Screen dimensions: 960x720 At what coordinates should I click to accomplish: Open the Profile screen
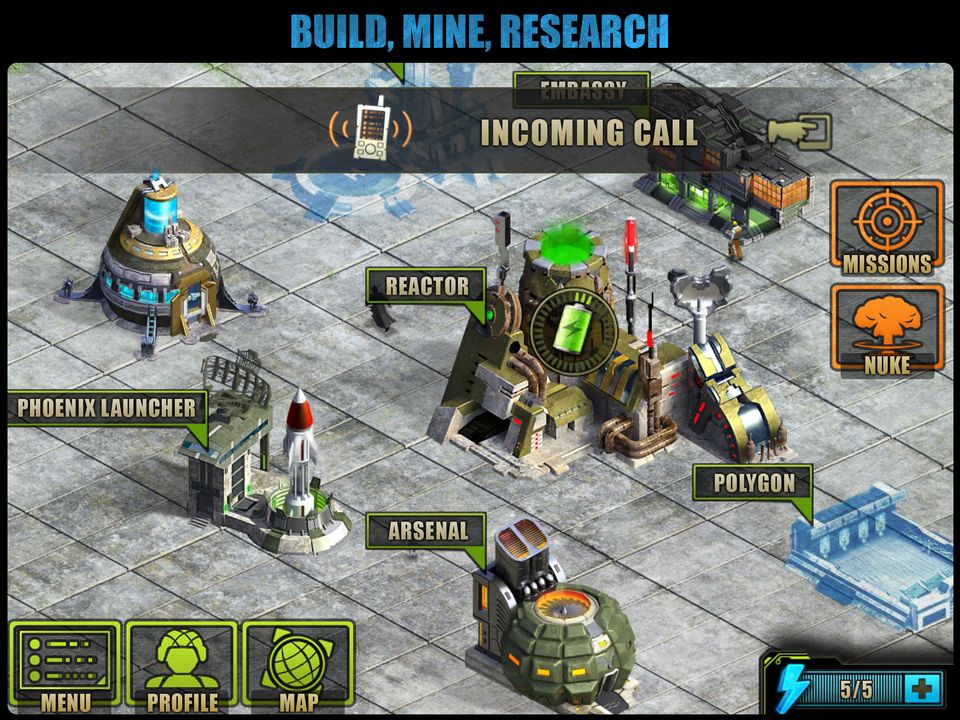(182, 667)
